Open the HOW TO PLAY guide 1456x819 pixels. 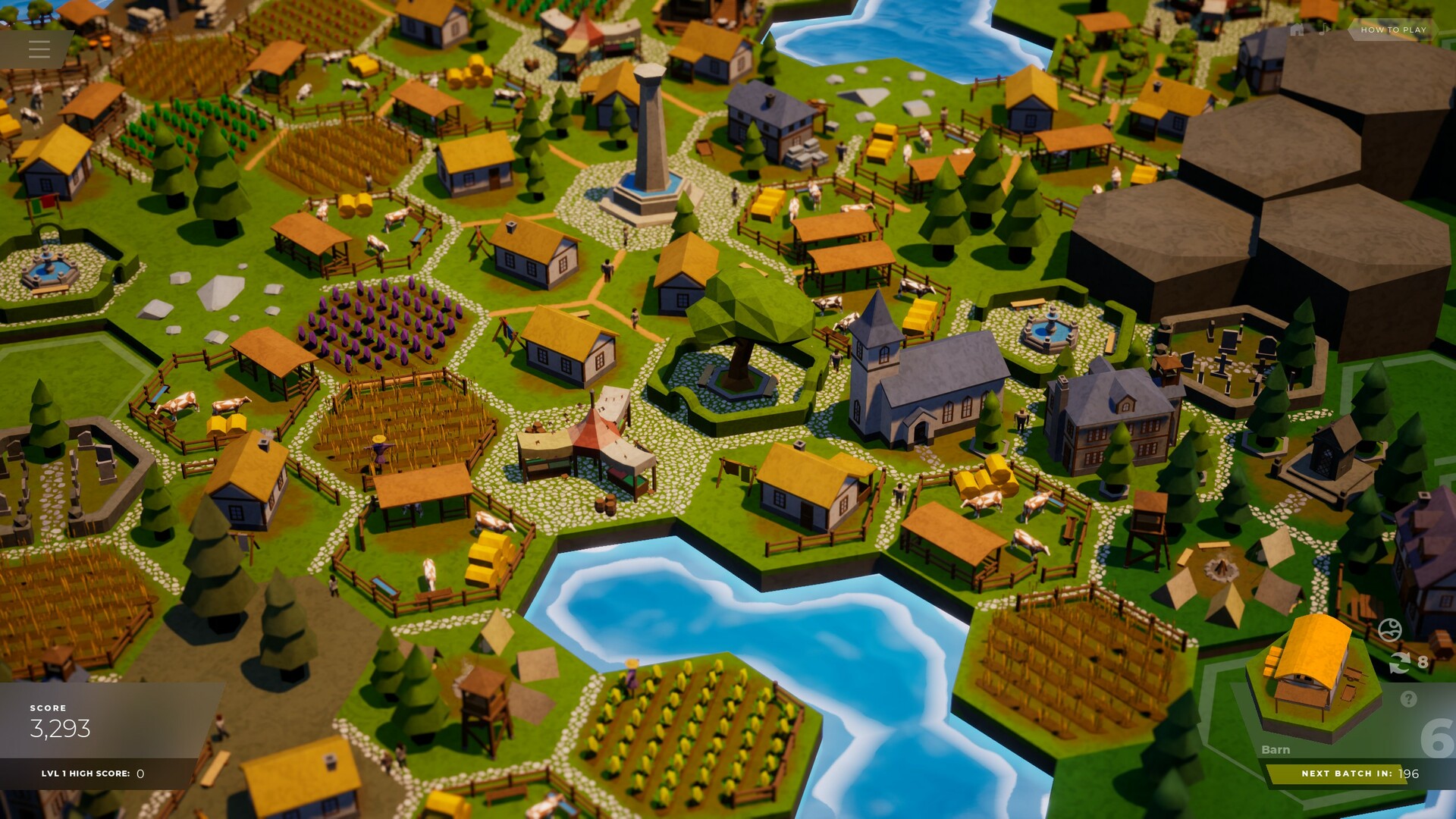1393,30
